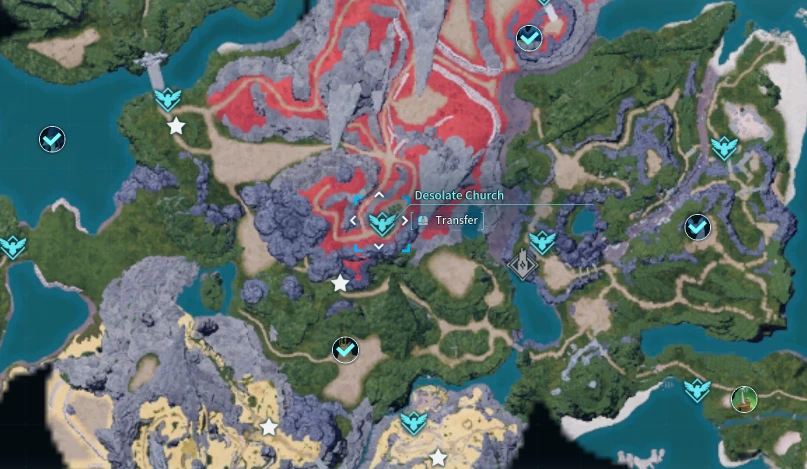The width and height of the screenshot is (807, 469).
Task: Click the checkmark marker floating on the western sea
Action: pyautogui.click(x=52, y=139)
